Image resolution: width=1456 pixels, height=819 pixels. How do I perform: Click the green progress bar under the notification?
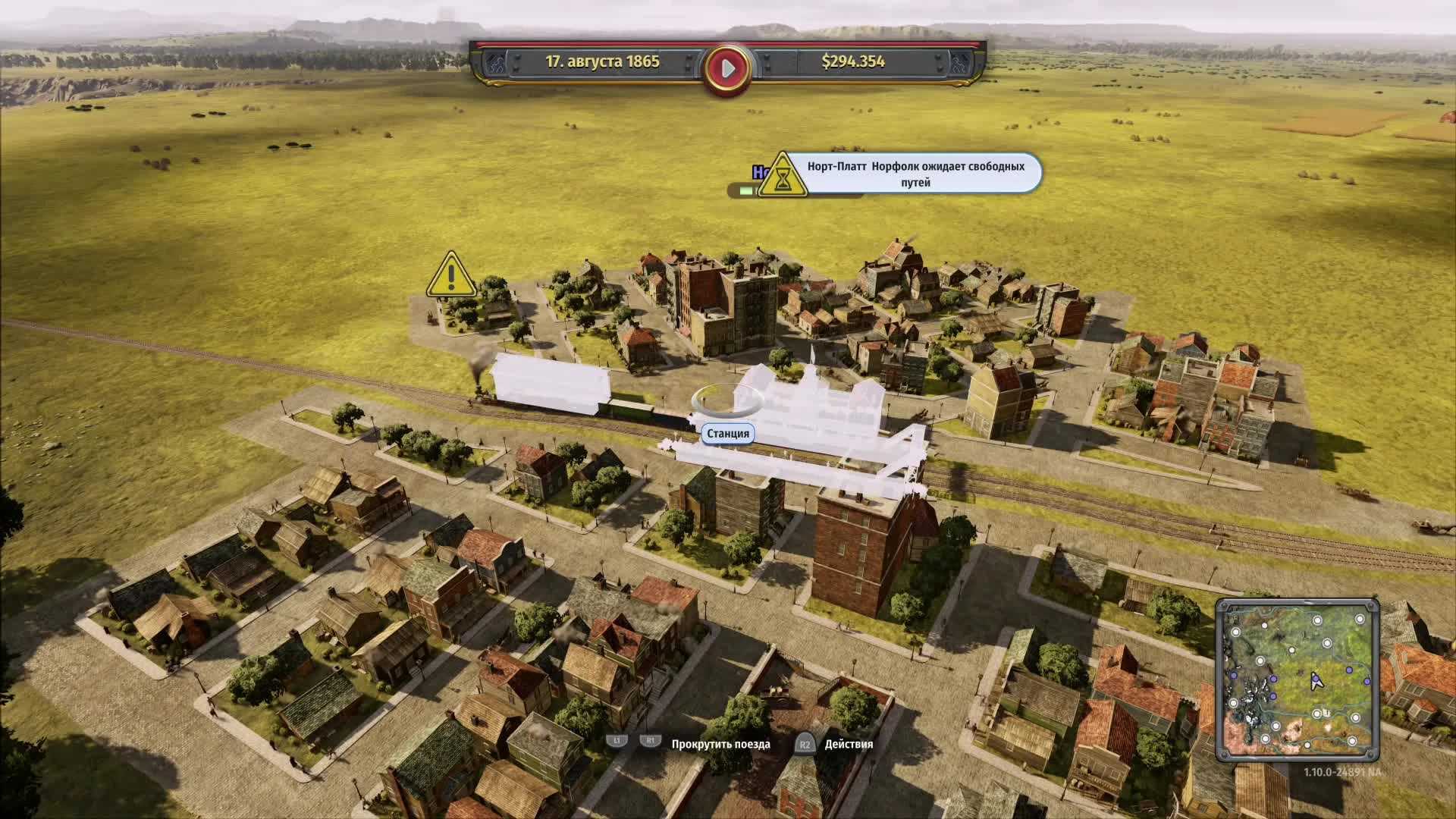(x=747, y=192)
